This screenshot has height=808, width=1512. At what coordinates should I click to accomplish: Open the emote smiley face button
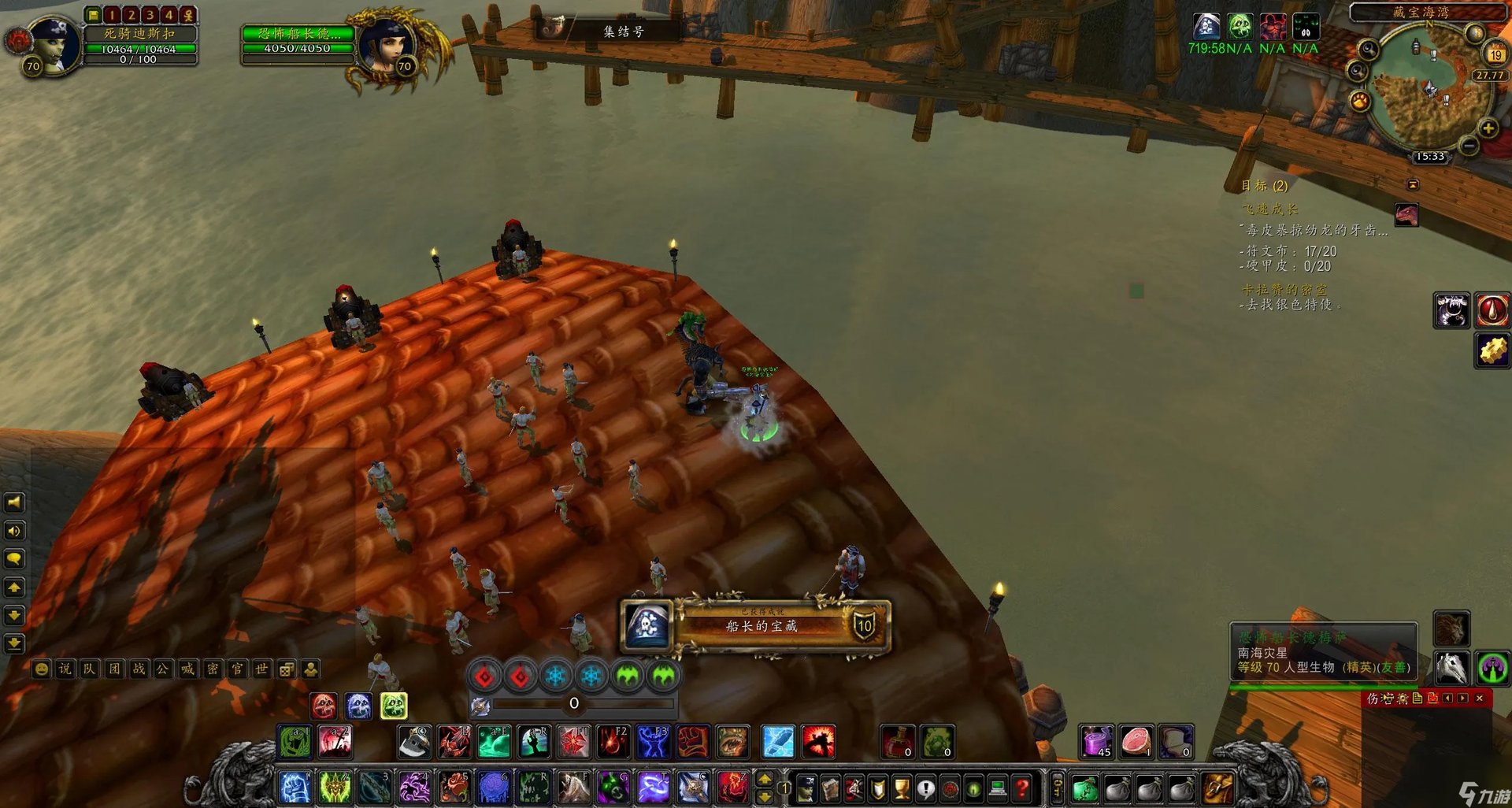[x=41, y=669]
